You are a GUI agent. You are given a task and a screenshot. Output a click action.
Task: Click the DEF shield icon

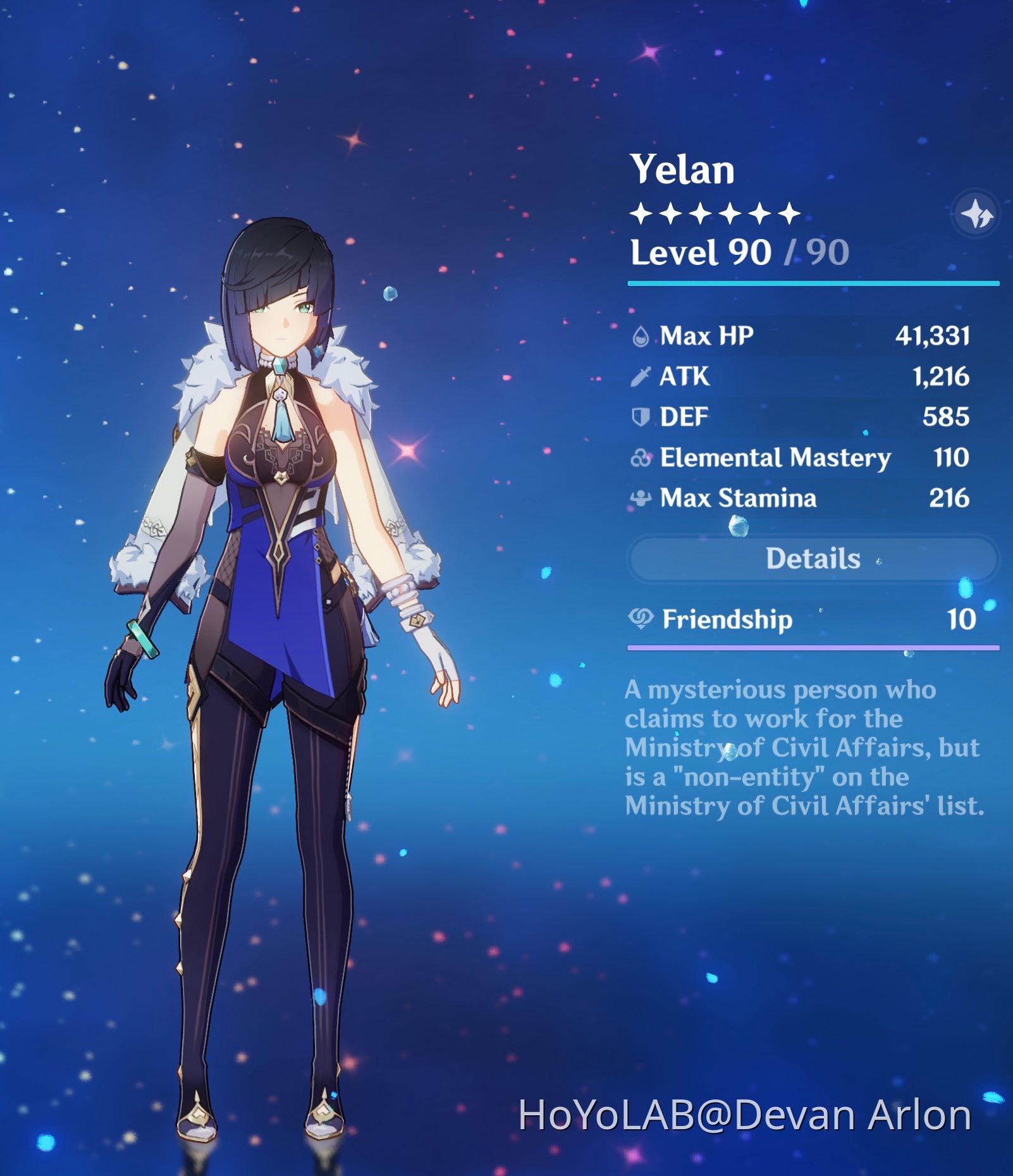tap(641, 417)
